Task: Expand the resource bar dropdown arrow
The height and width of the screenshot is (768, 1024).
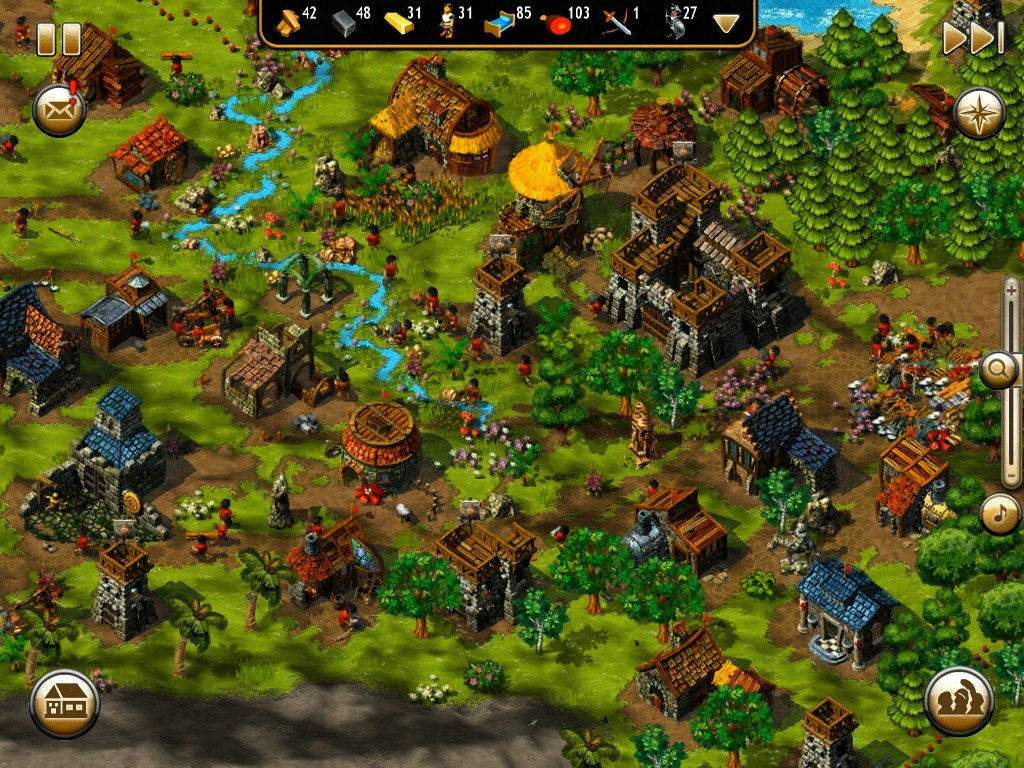Action: click(x=726, y=23)
